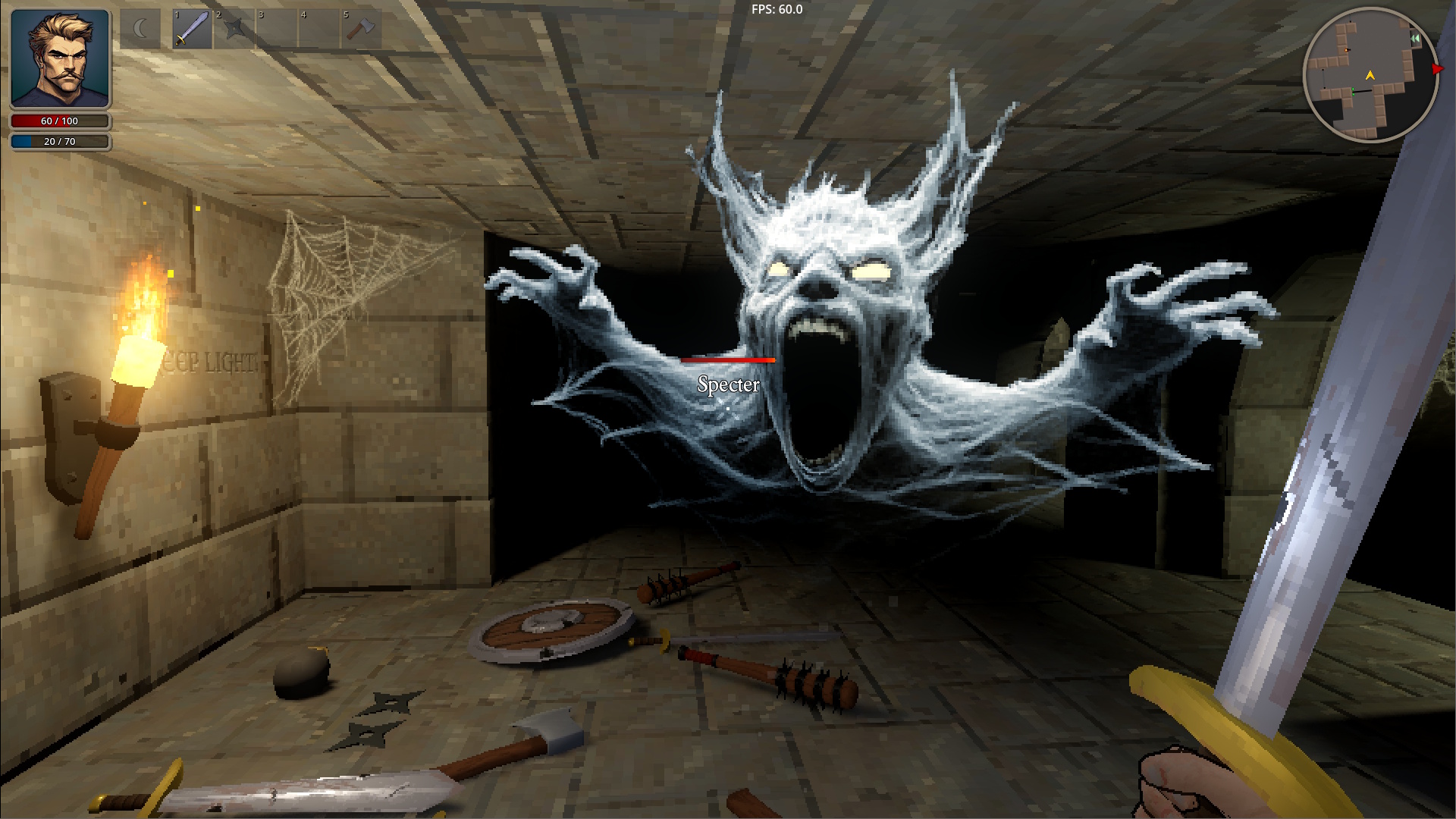Viewport: 1456px width, 819px height.
Task: Expand the minimap in the top-right corner
Action: [1415, 38]
